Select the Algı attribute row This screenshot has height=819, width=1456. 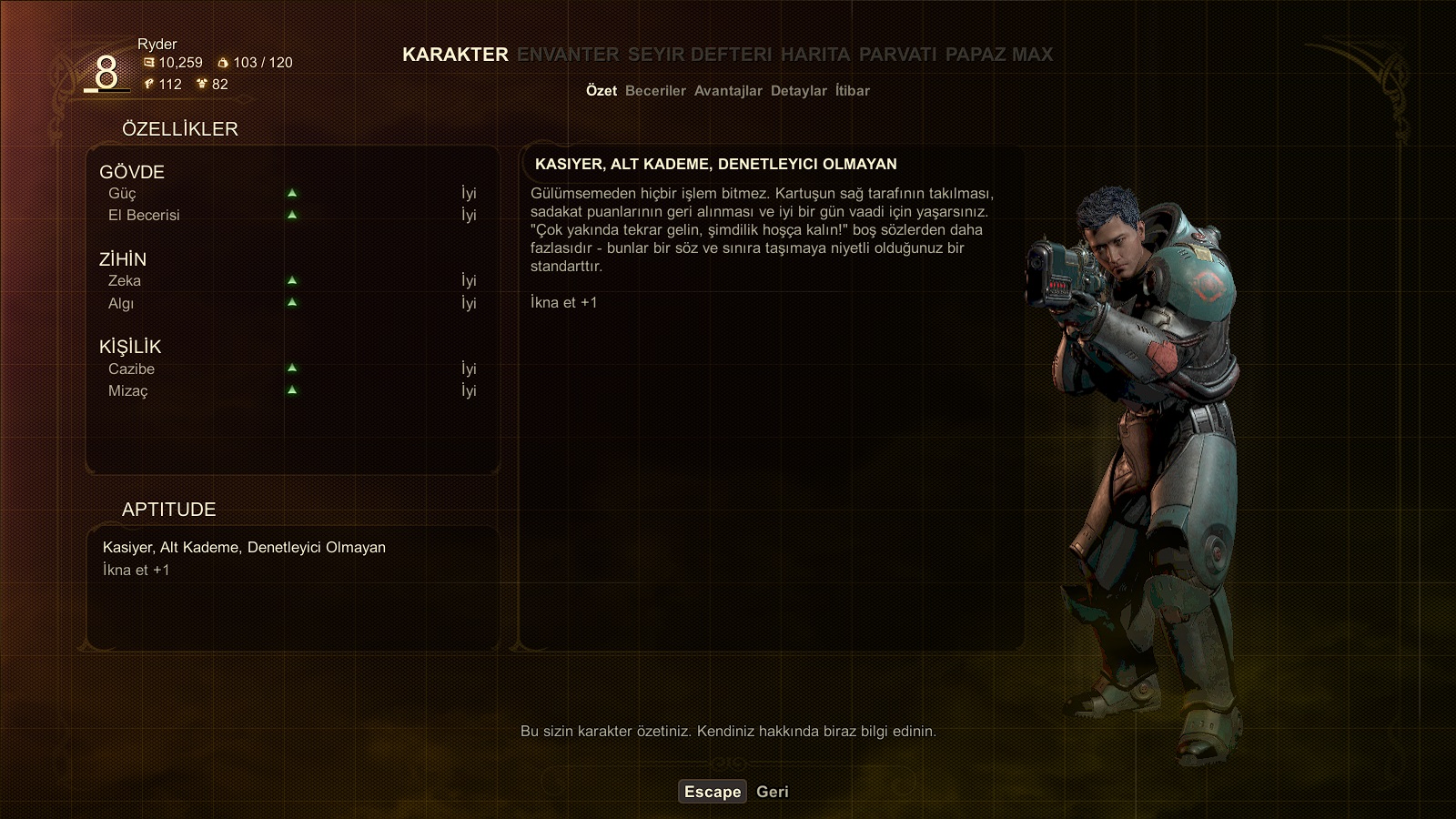click(x=291, y=303)
